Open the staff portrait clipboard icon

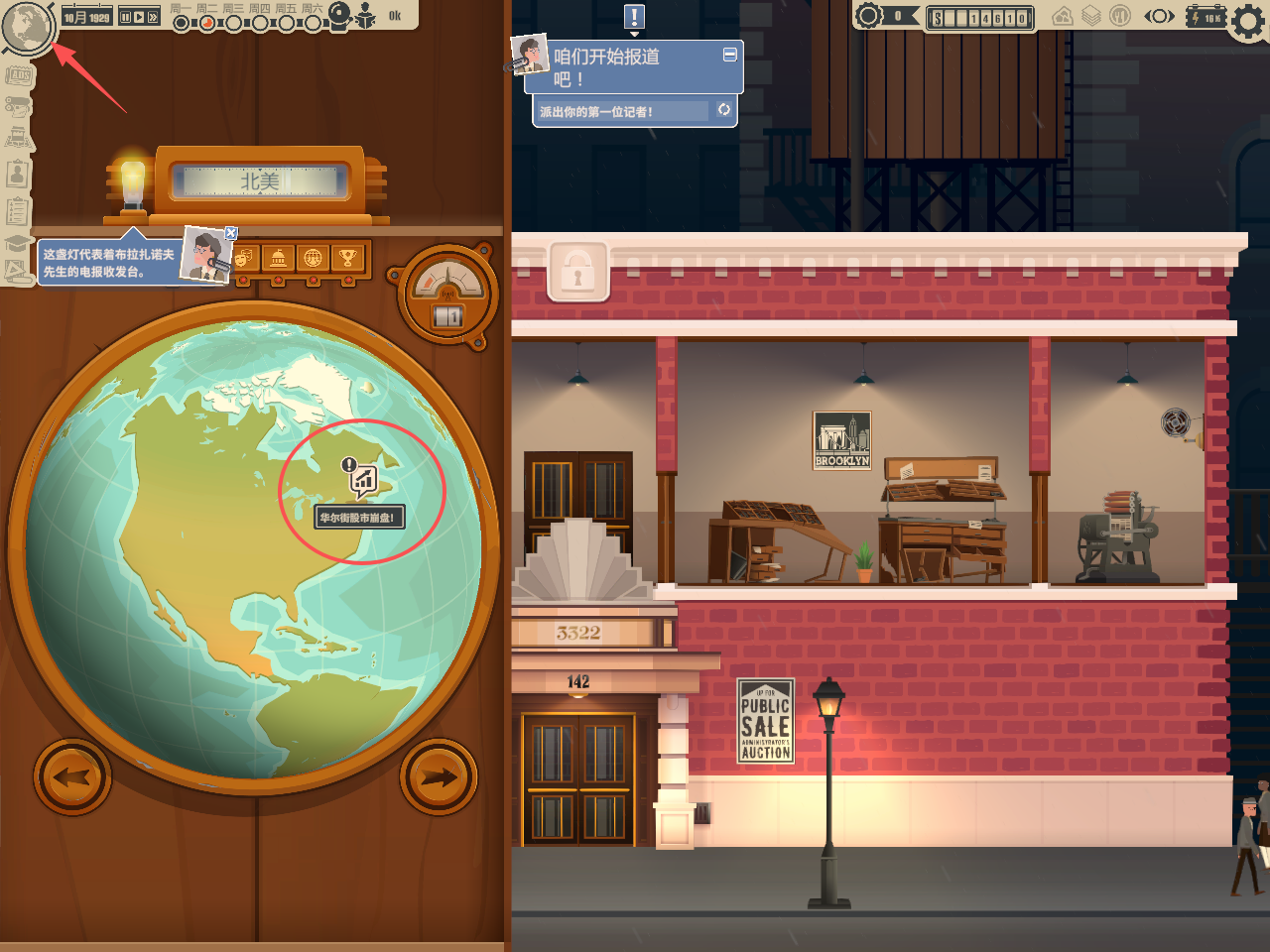(x=17, y=175)
